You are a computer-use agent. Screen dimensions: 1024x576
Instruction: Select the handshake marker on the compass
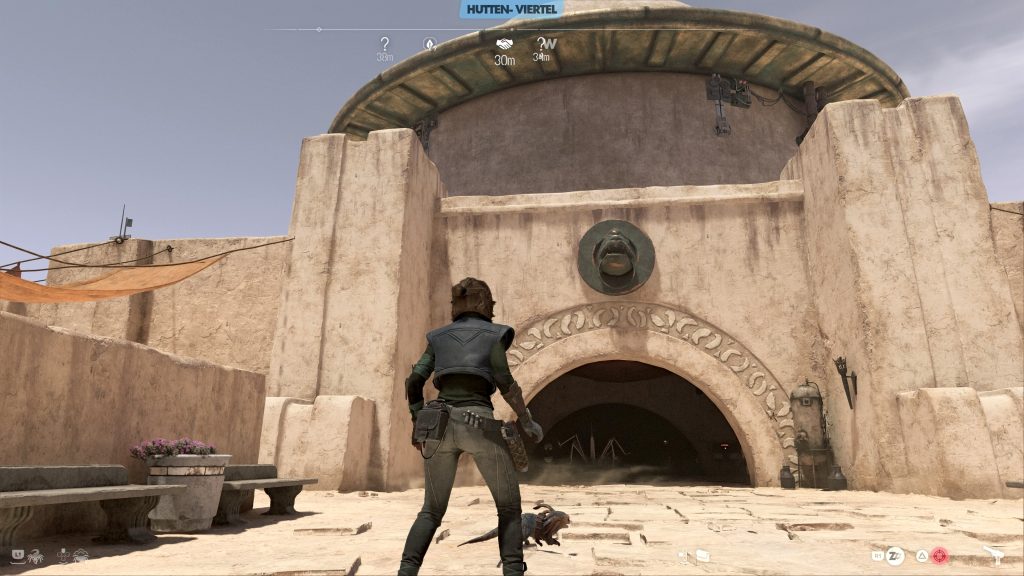tap(504, 44)
